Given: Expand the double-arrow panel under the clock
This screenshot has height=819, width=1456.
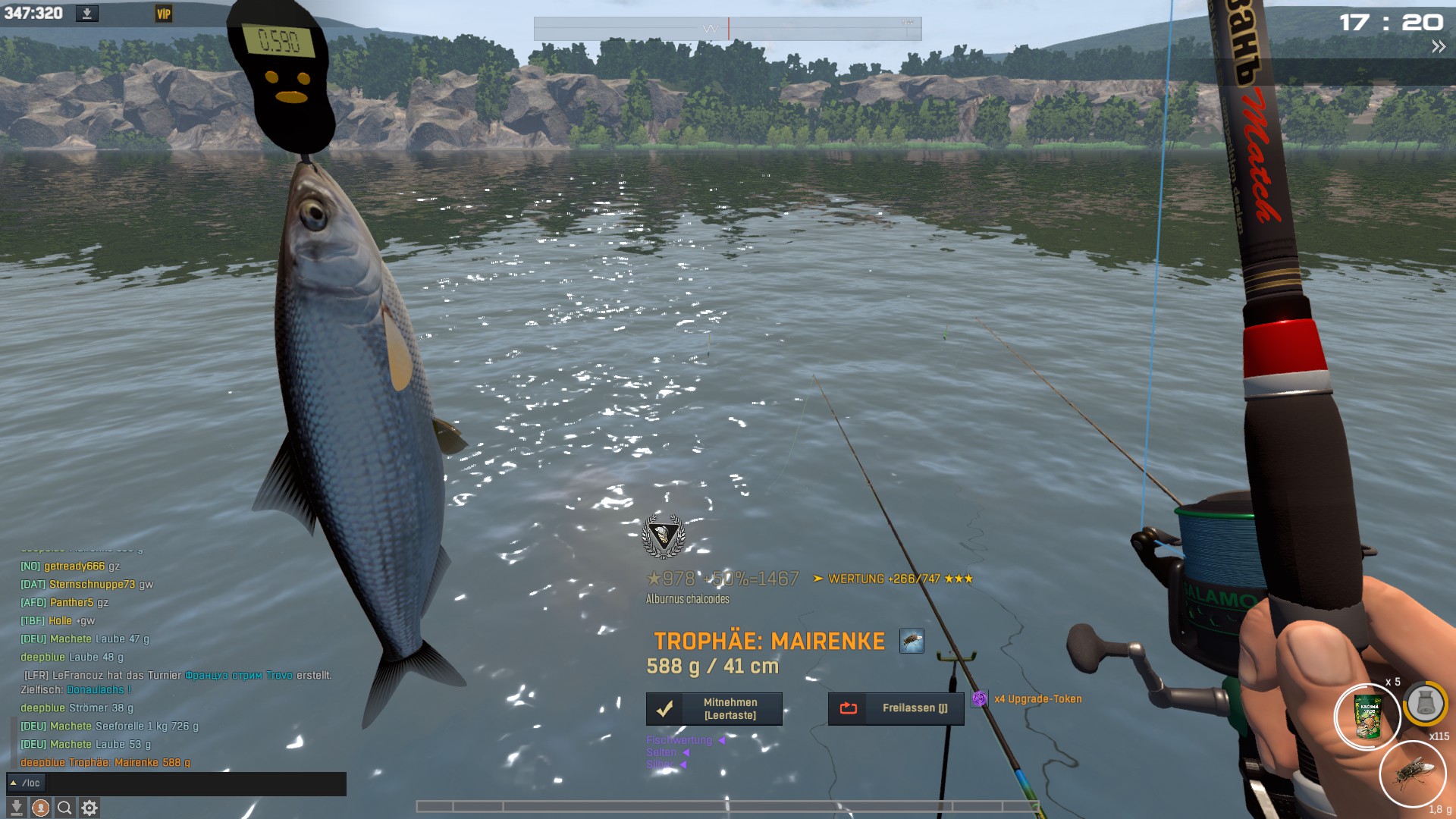Looking at the screenshot, I should click(x=1438, y=47).
